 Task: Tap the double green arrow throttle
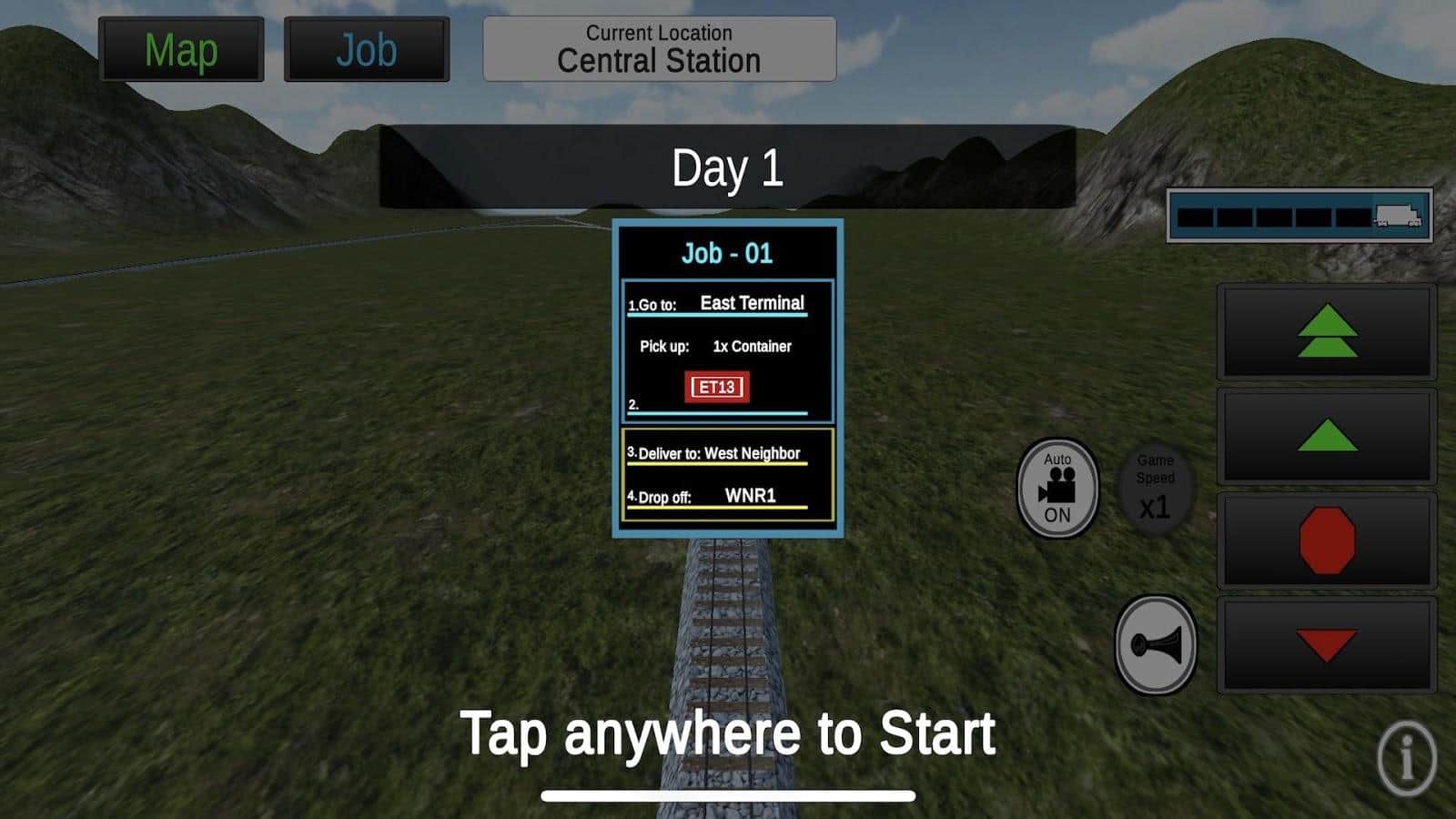pyautogui.click(x=1327, y=331)
